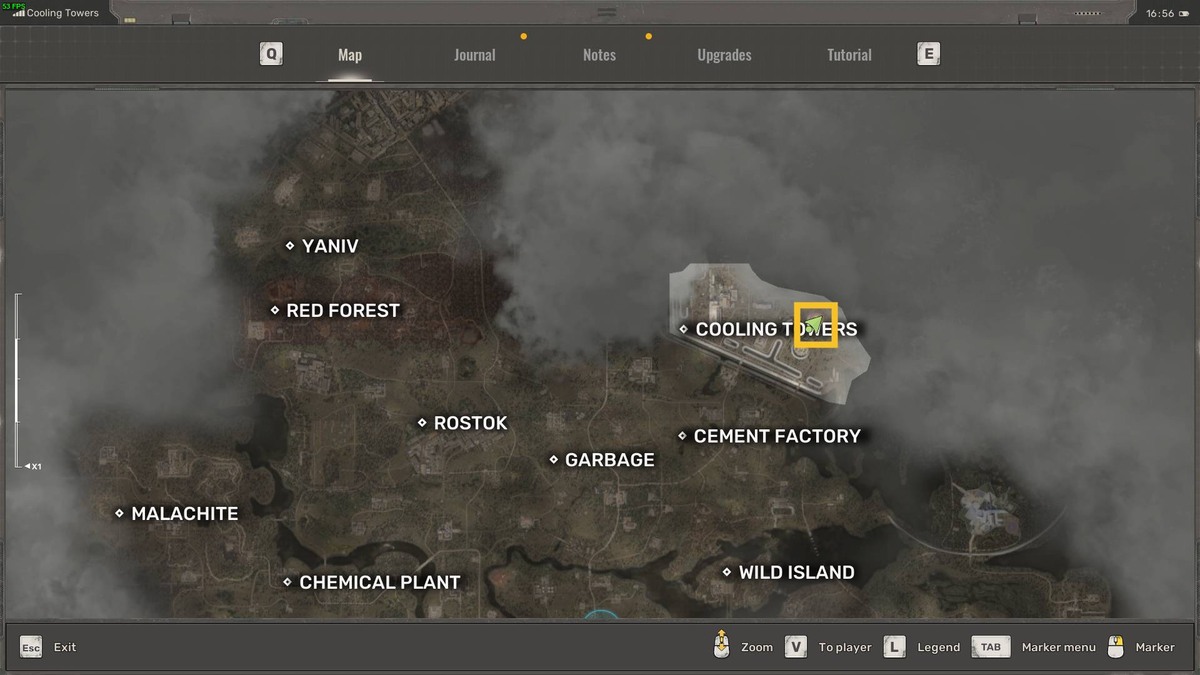Select the Garbage location label
Screen dimensions: 1200x675
[x=609, y=460]
